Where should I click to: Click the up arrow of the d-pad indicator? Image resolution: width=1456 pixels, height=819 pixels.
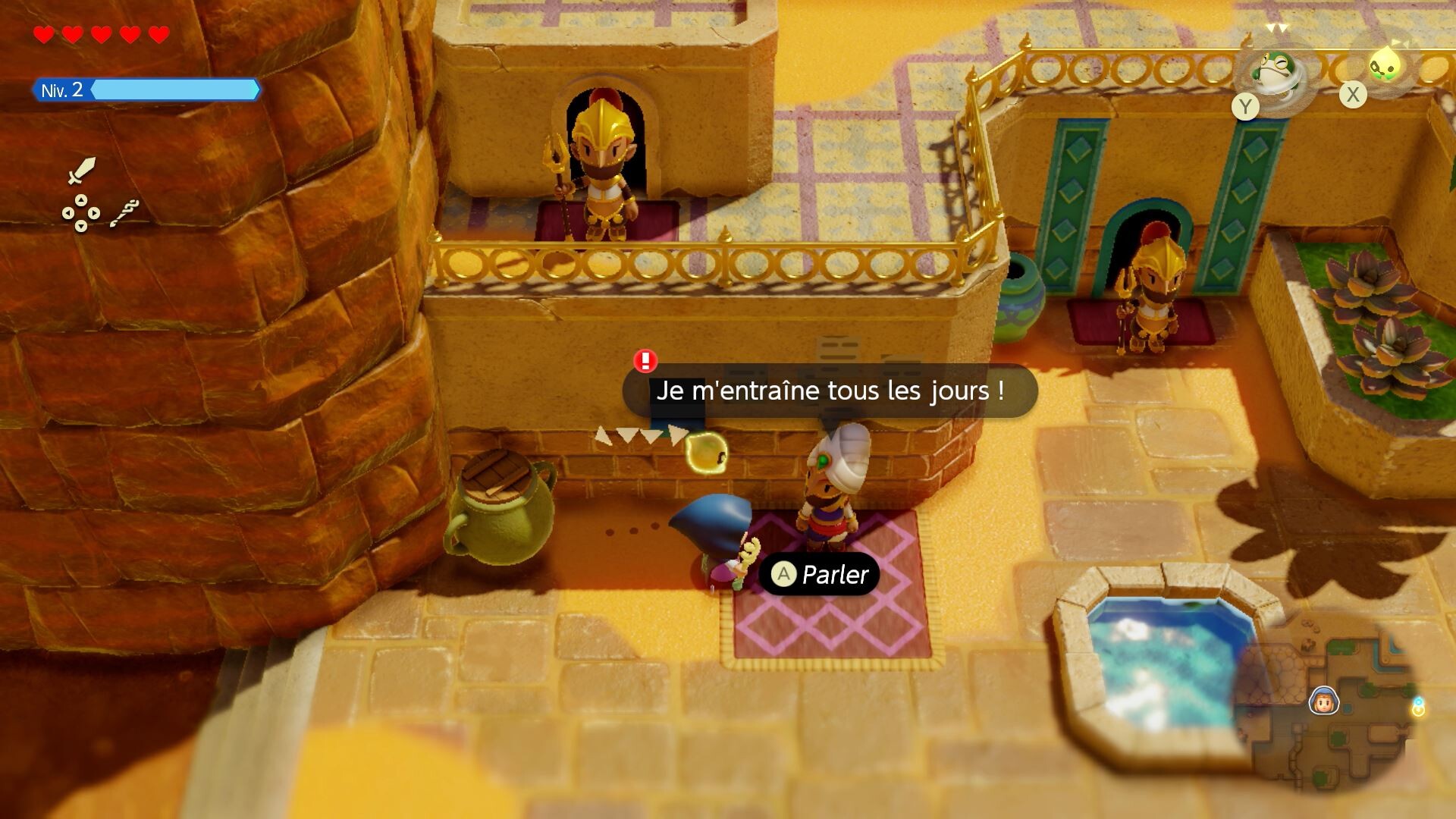80,202
